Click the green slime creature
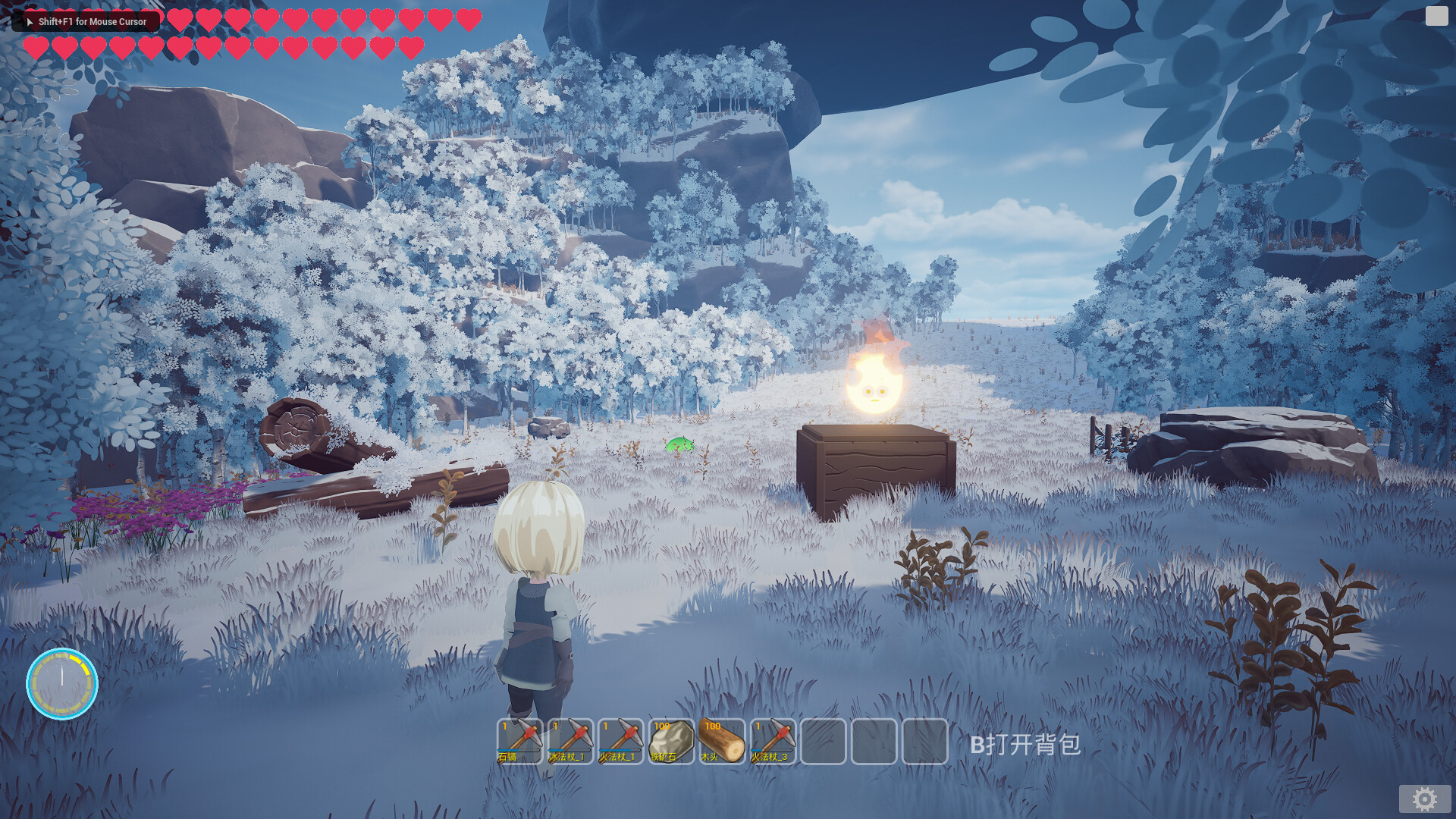Screen dimensions: 1456x819 coord(679,446)
